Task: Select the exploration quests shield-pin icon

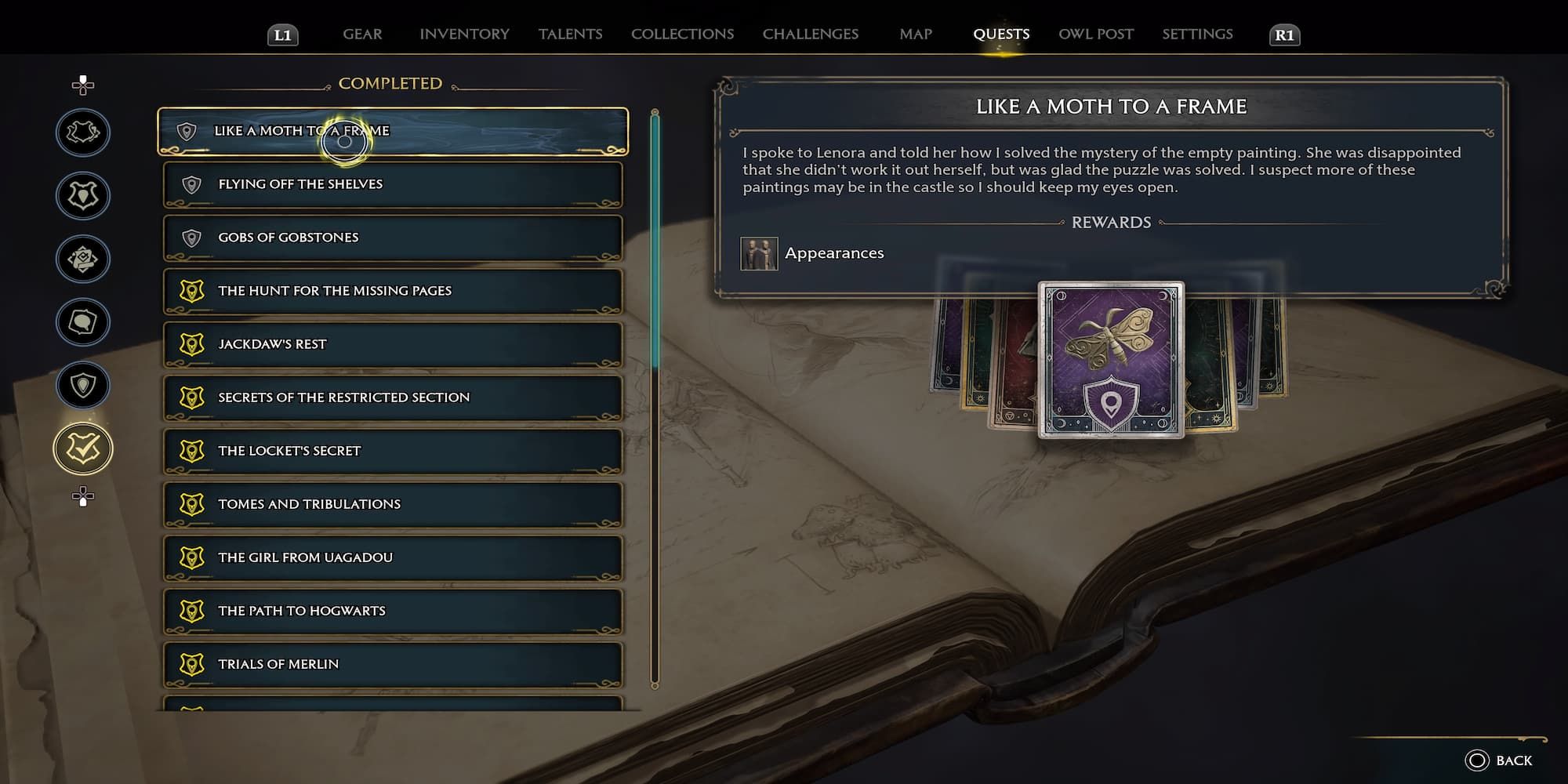Action: (82, 384)
